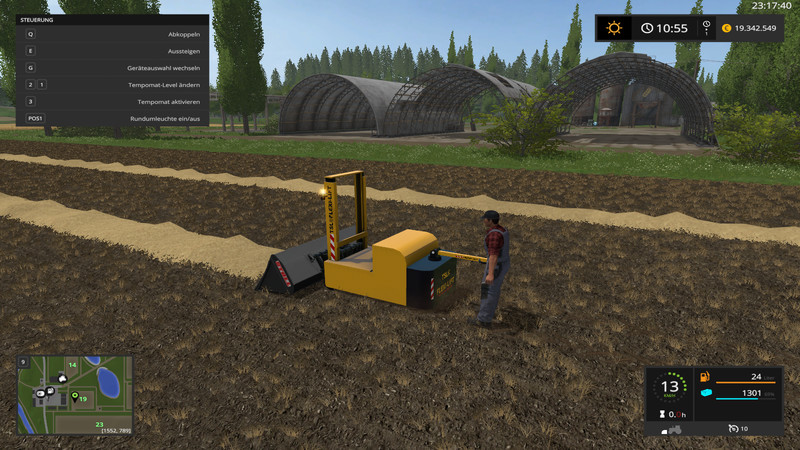Click the cyan fill level icon

tap(705, 394)
